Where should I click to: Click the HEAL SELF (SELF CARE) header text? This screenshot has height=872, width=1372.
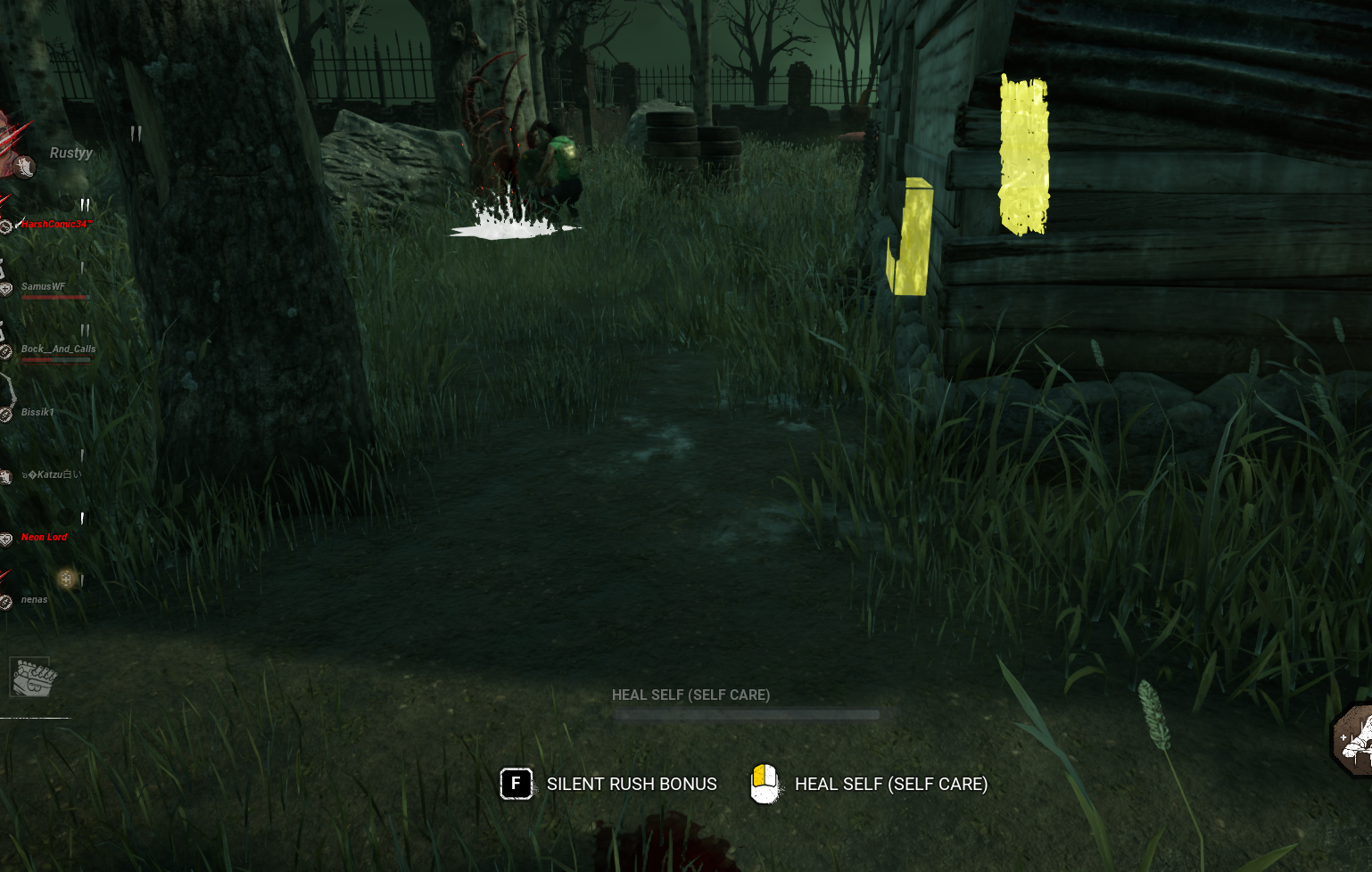(x=690, y=695)
